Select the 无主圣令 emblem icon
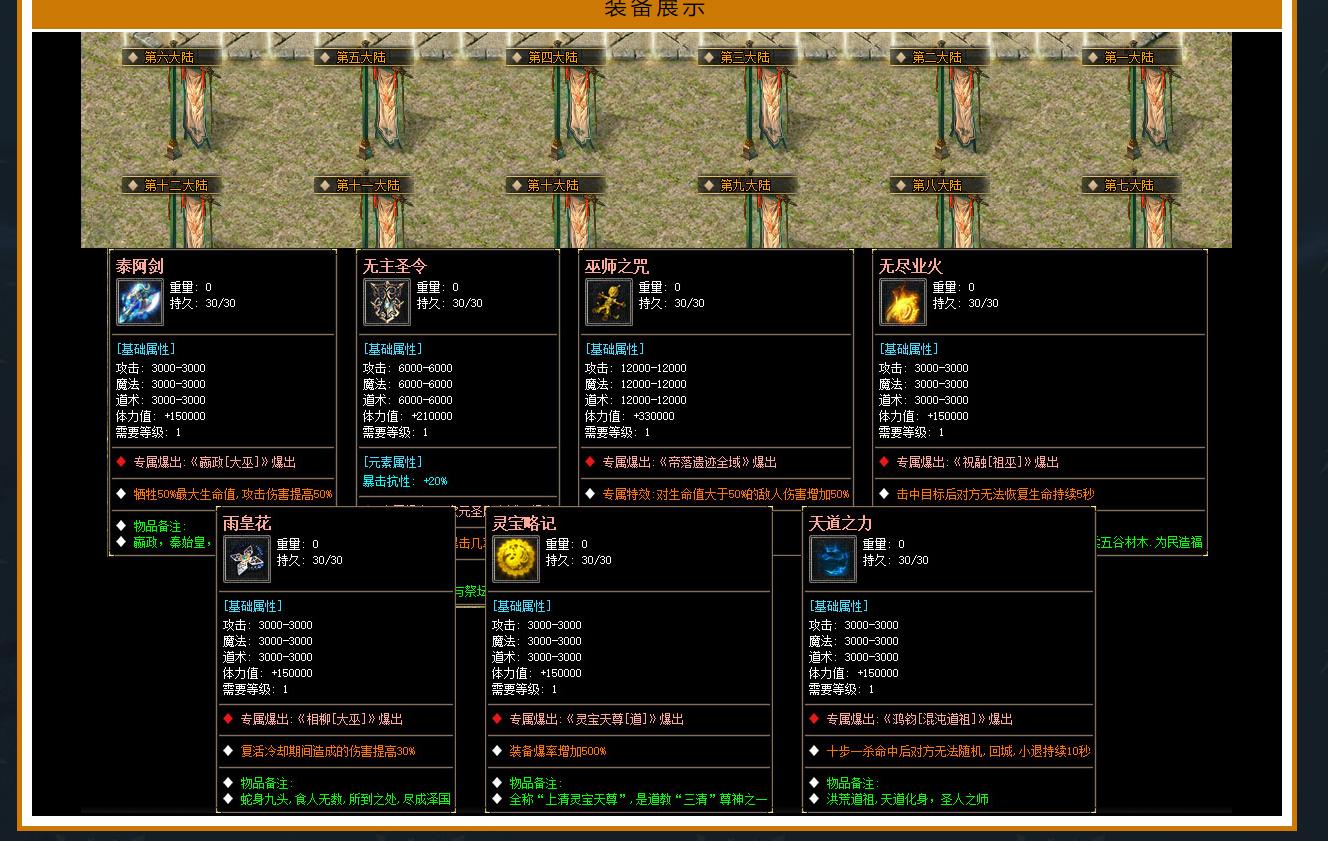Viewport: 1328px width, 841px height. [387, 302]
